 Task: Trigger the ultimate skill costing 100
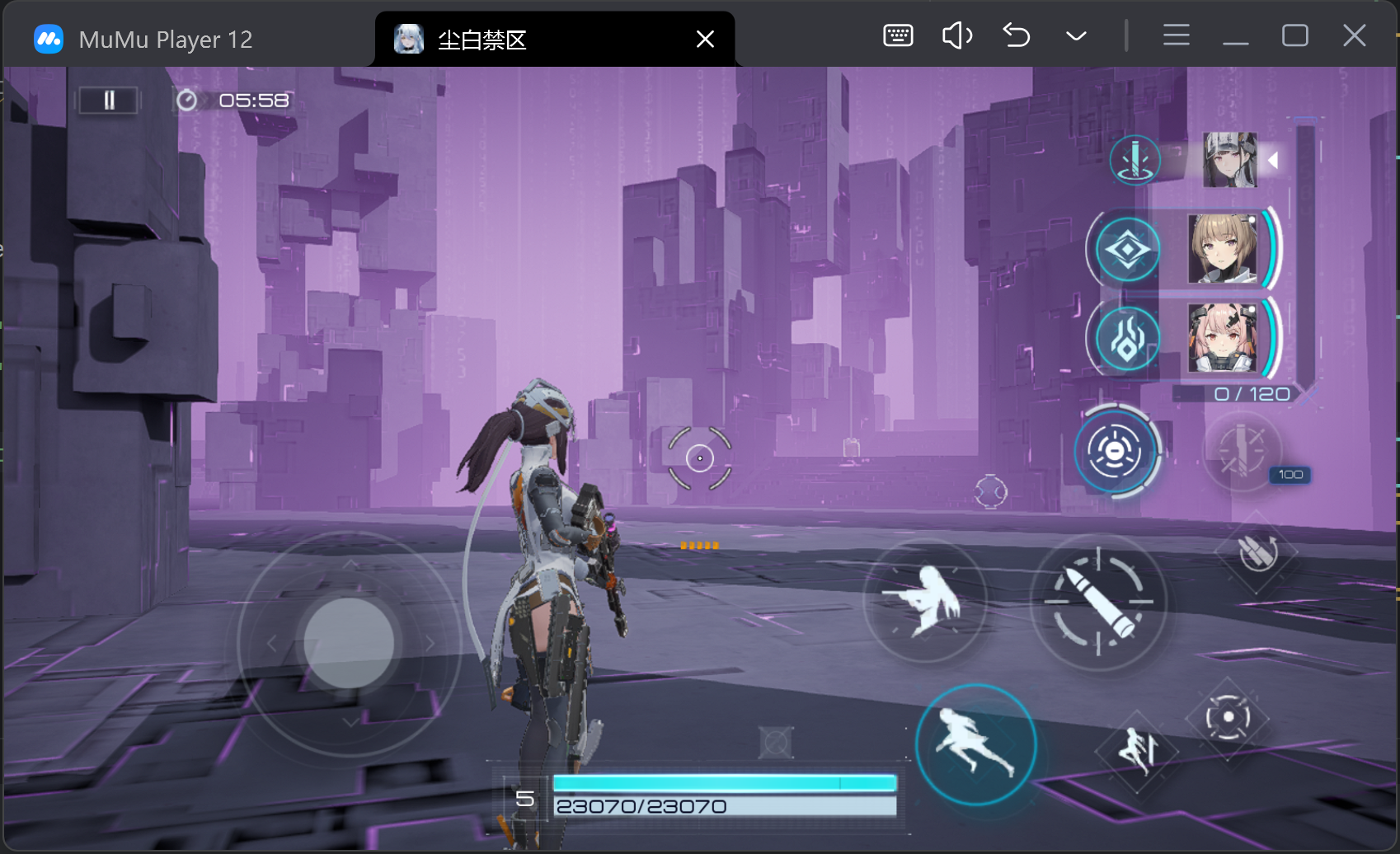pyautogui.click(x=1242, y=452)
